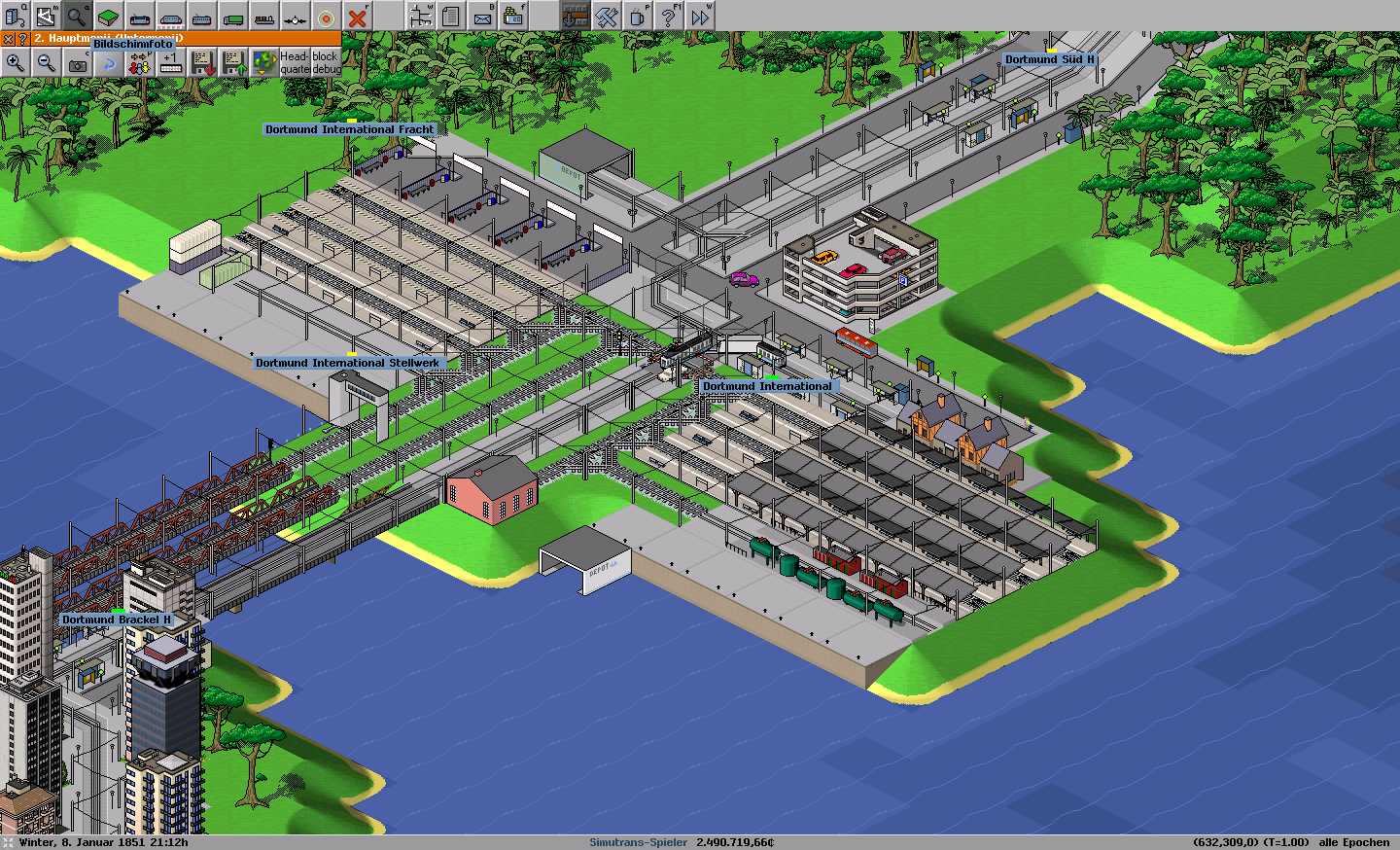Save game using the red-arrow floppy disk
Image resolution: width=1400 pixels, height=850 pixels.
point(202,63)
